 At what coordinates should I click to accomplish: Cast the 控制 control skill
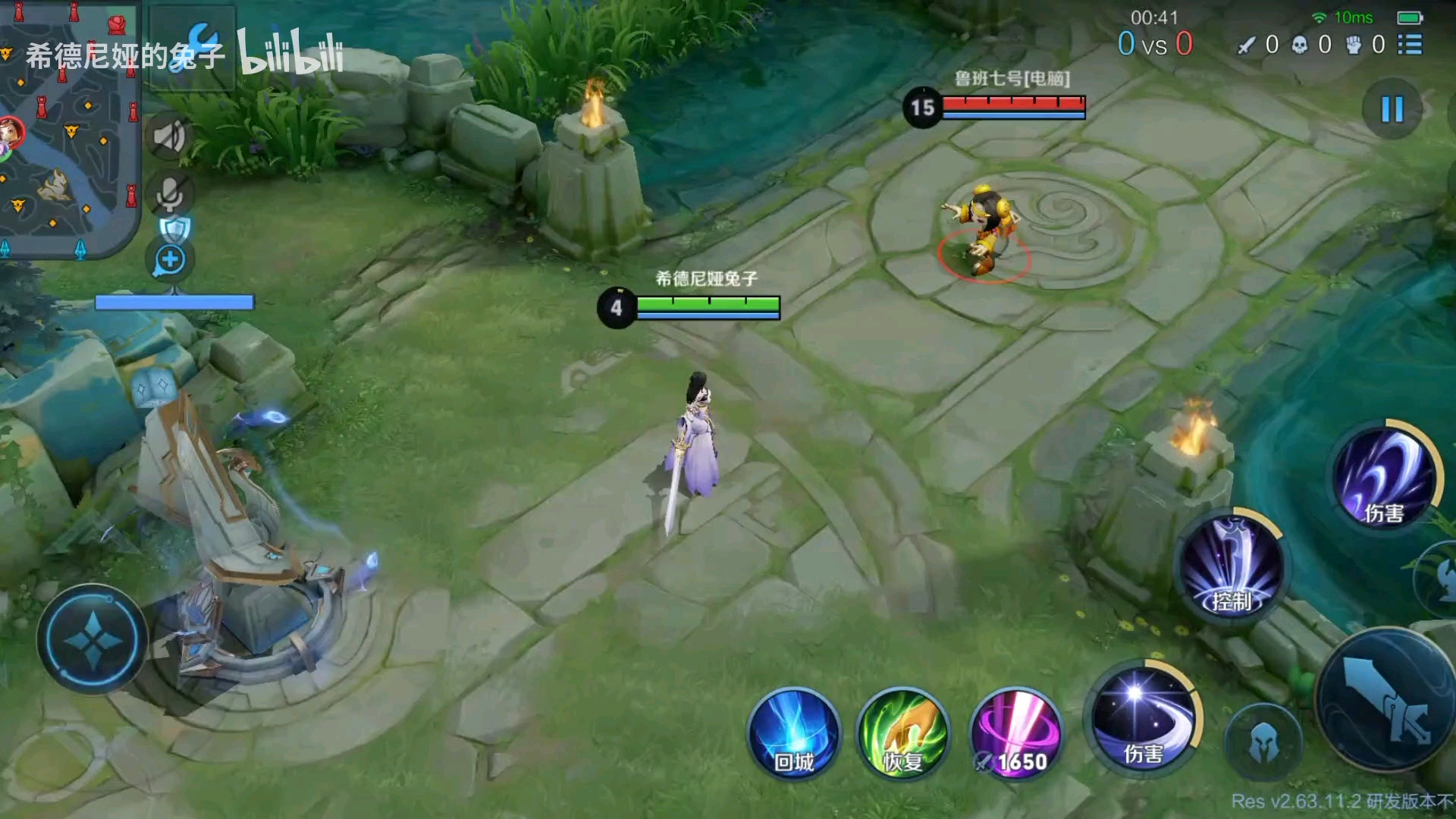tap(1231, 566)
